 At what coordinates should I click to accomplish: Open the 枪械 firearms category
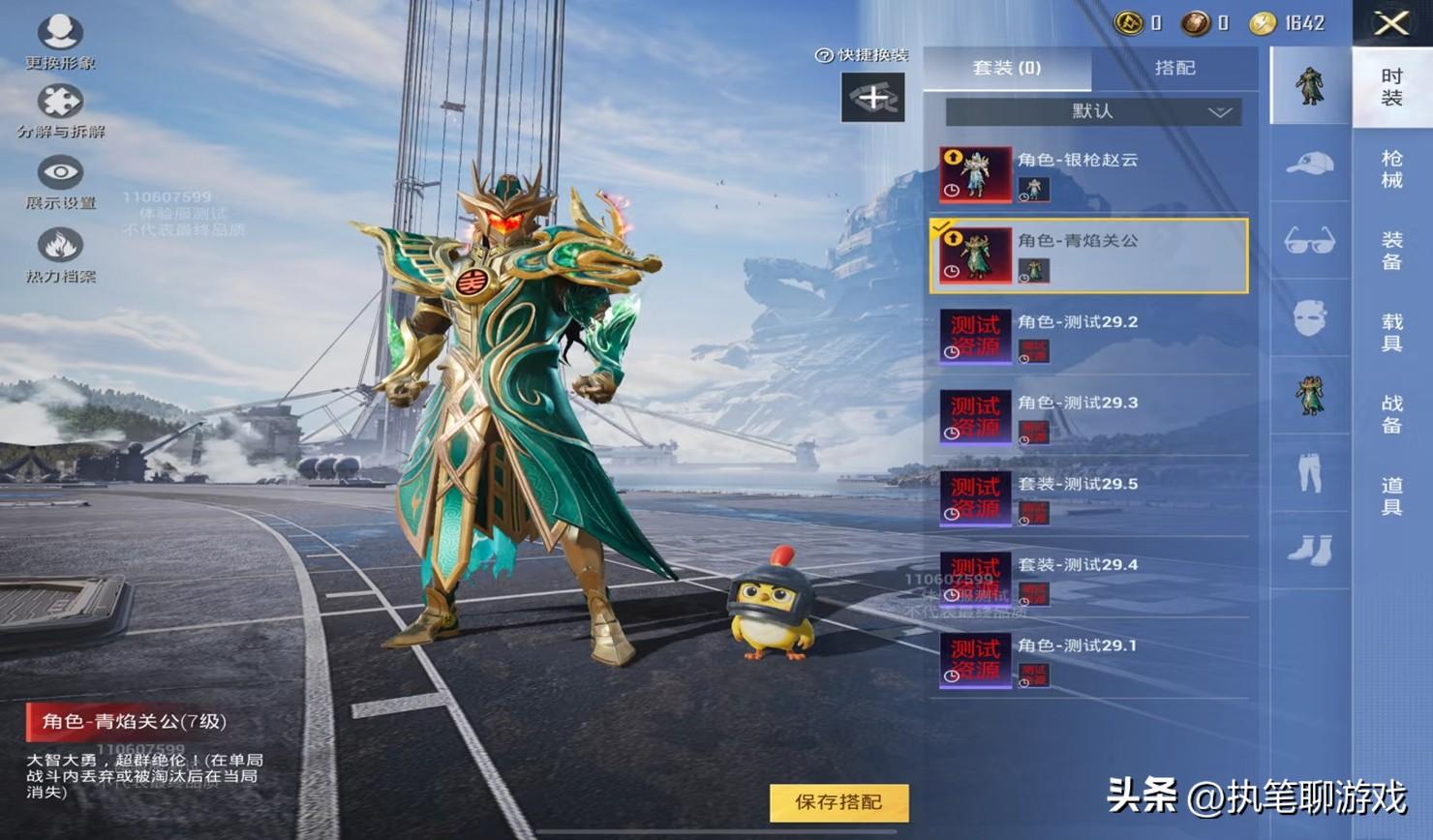pos(1391,169)
